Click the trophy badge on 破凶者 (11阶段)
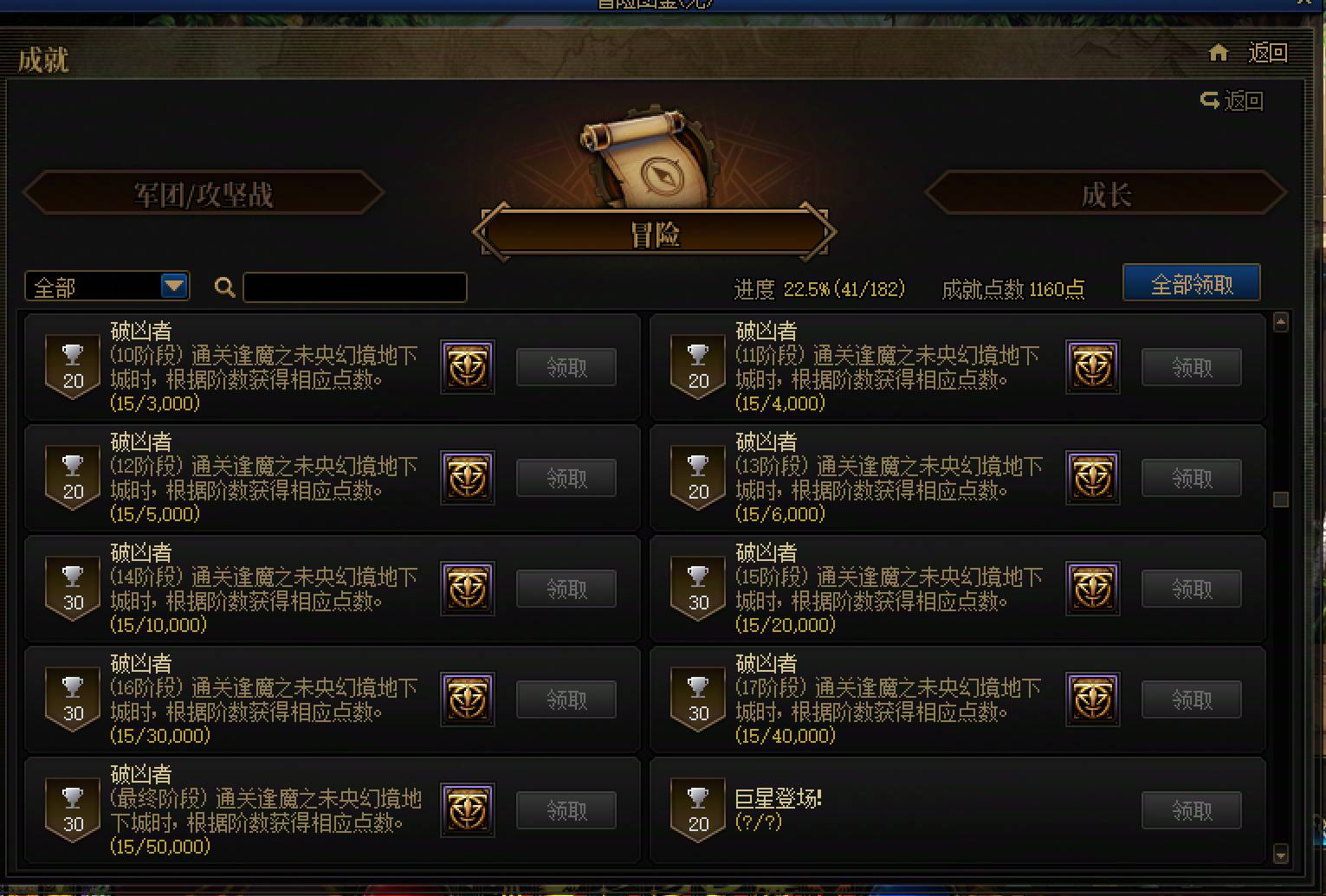The image size is (1326, 896). point(697,366)
